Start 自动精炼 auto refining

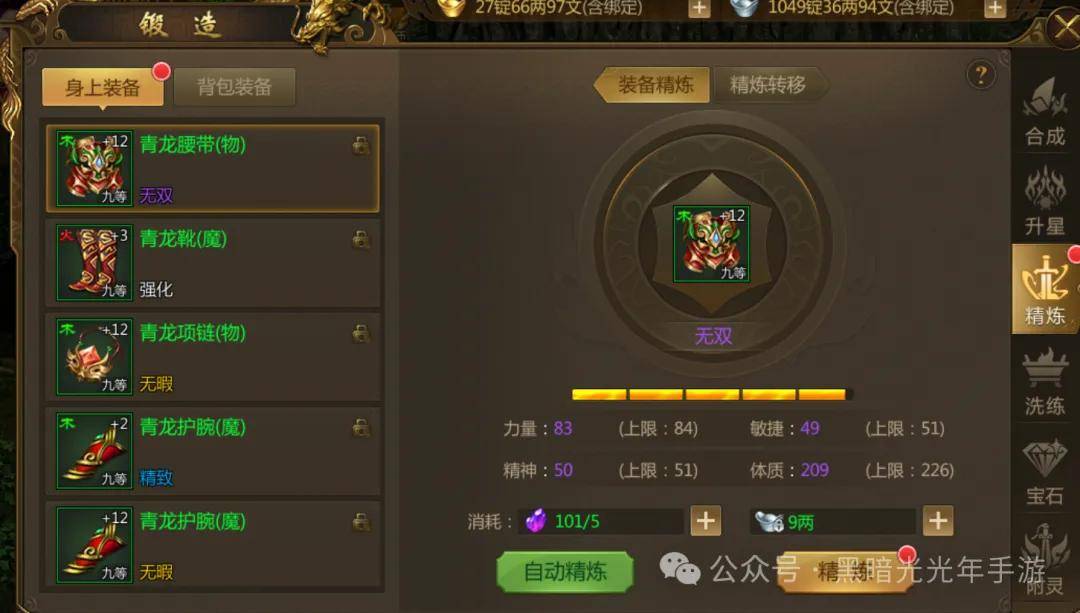point(565,572)
